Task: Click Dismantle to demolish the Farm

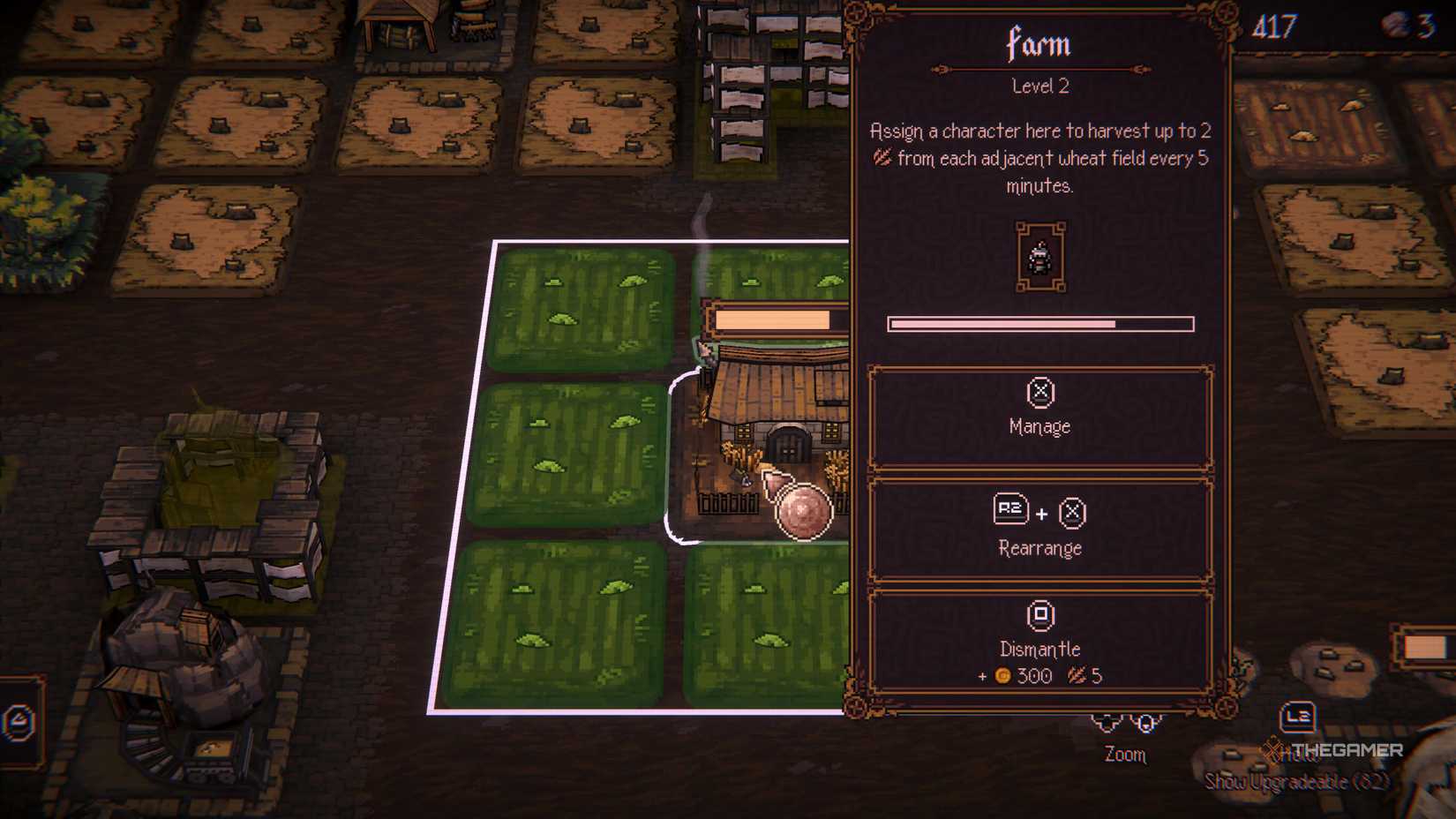Action: 1039,650
